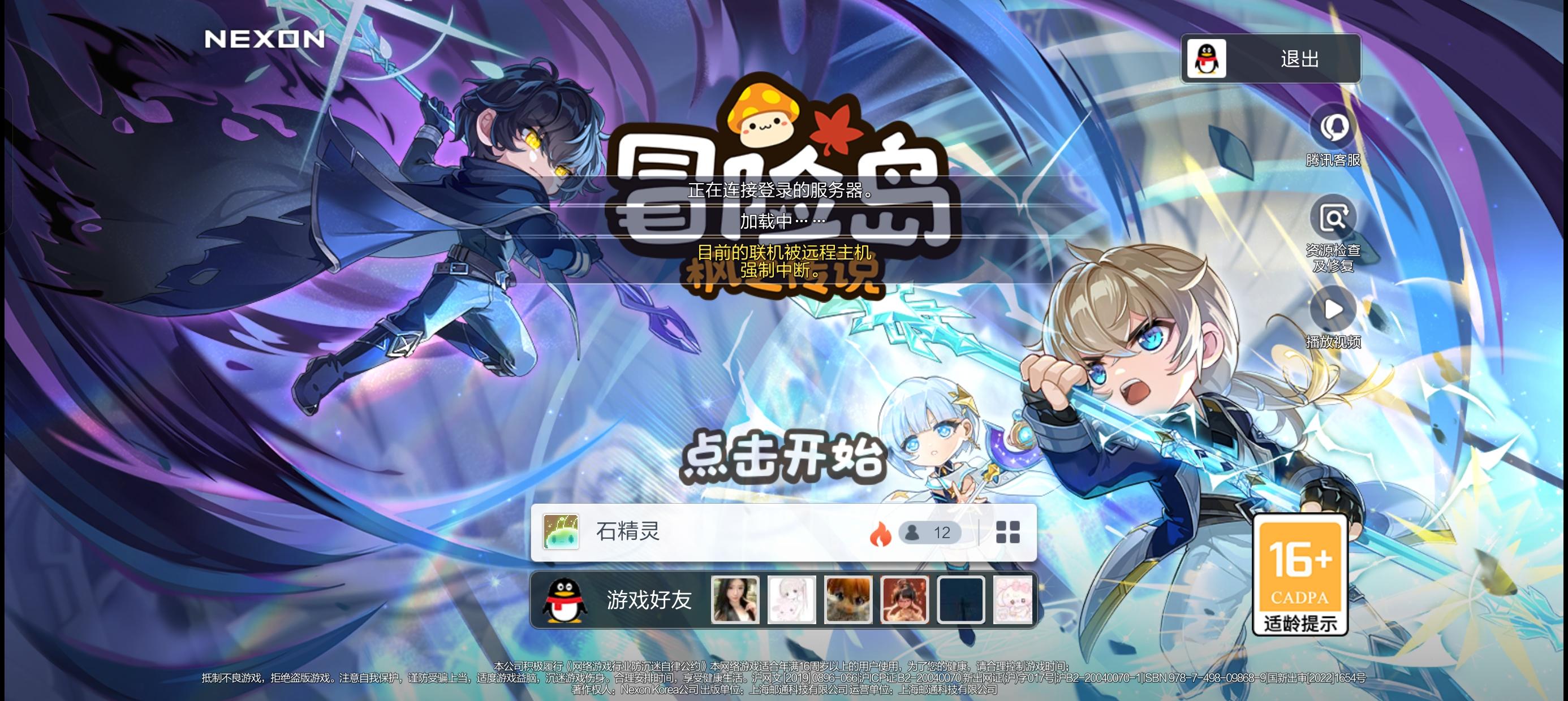Image resolution: width=1568 pixels, height=701 pixels.
Task: Click 退出 to log out
Action: click(1299, 58)
